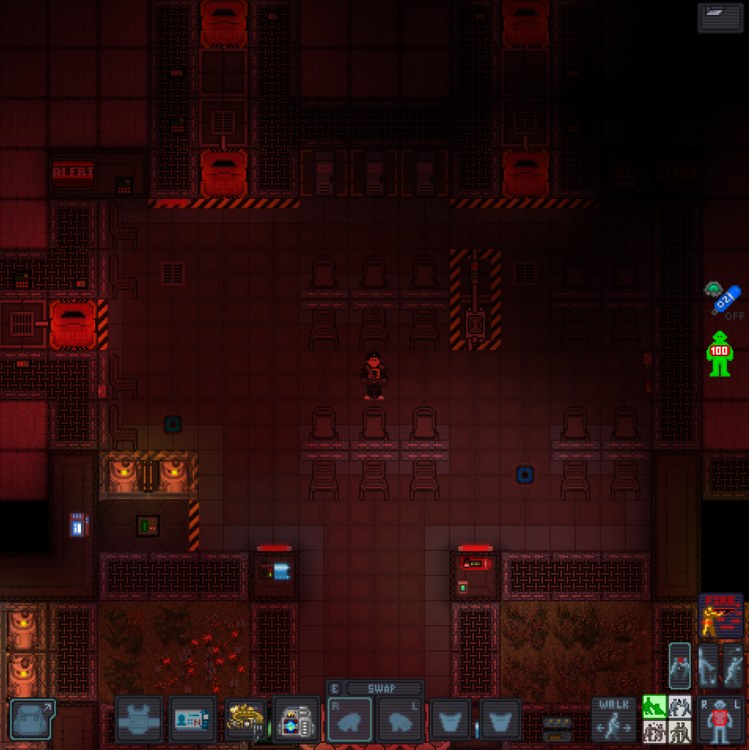This screenshot has height=750, width=749.
Task: Toggle the O2 internals tank
Action: pos(726,297)
